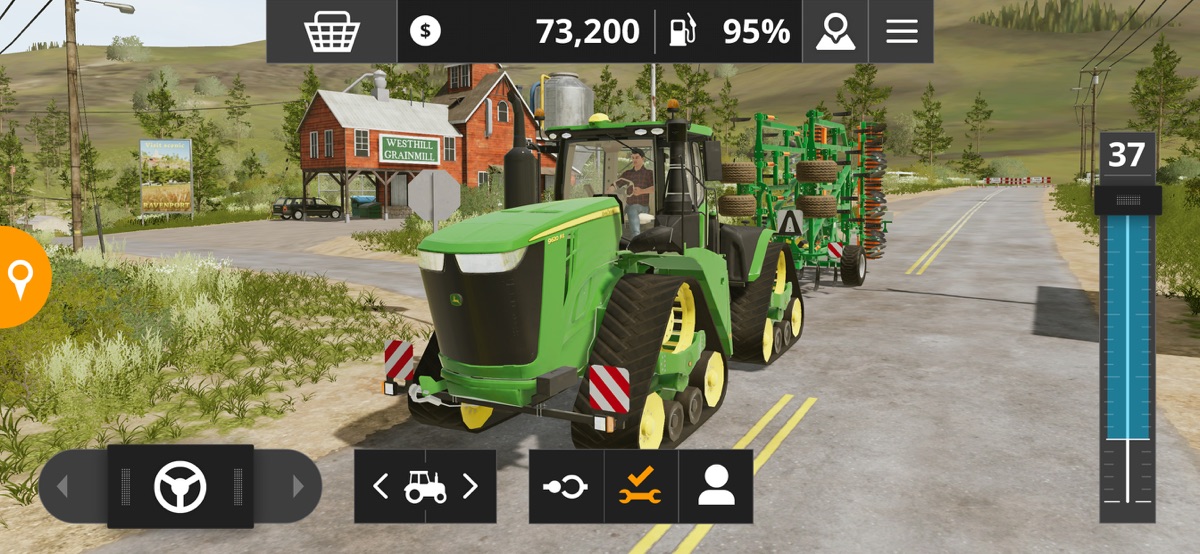Toggle the hired worker person icon

coord(716,487)
